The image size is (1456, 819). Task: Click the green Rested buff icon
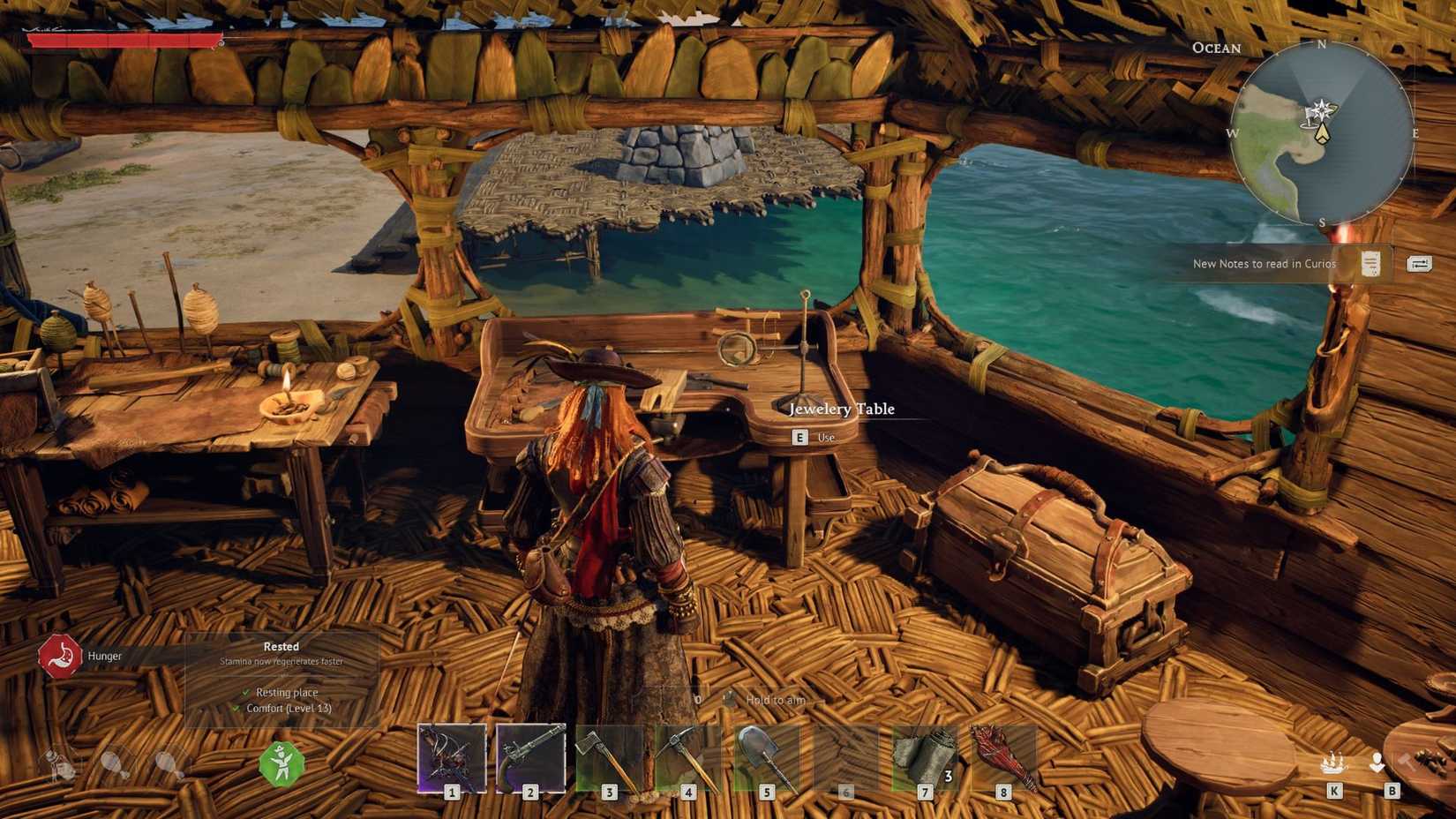click(281, 763)
